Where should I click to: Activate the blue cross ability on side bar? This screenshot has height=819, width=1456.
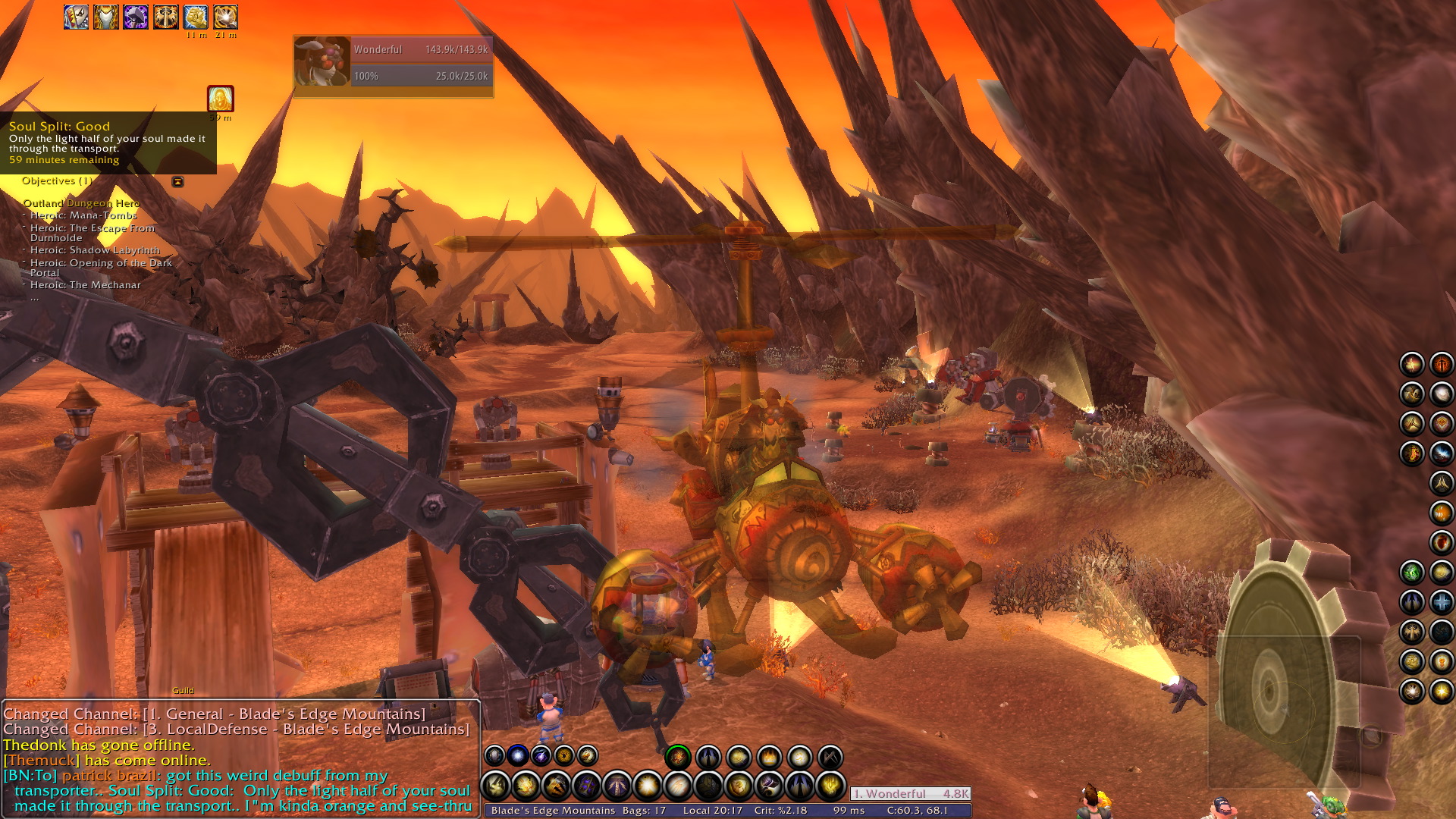click(1442, 602)
